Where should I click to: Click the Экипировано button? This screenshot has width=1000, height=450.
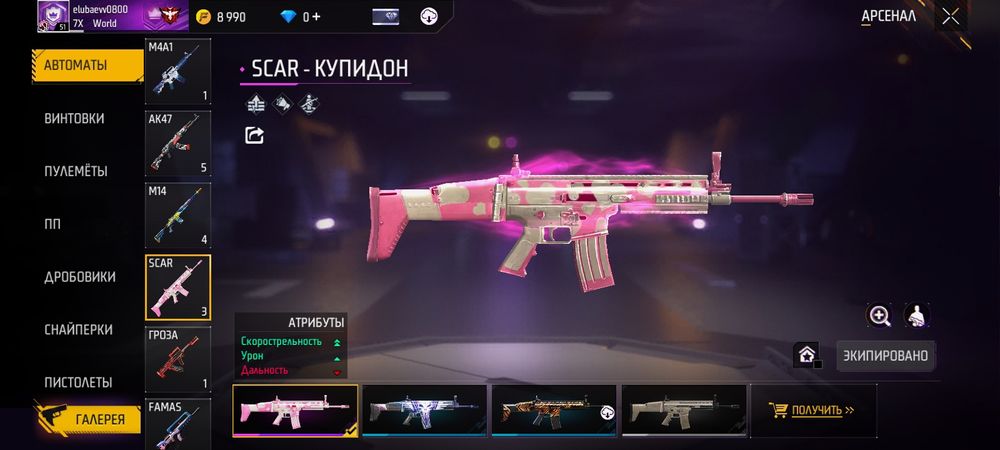[x=884, y=355]
